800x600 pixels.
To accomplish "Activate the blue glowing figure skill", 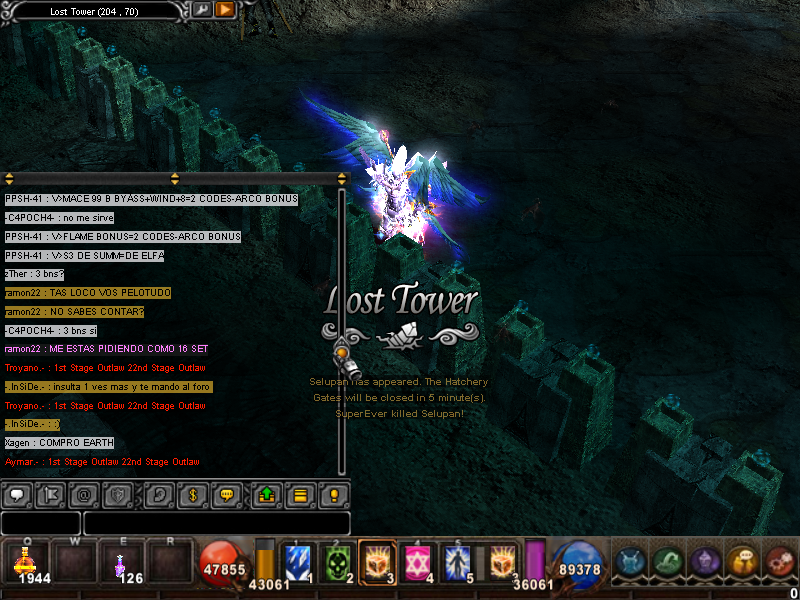I will tap(460, 563).
